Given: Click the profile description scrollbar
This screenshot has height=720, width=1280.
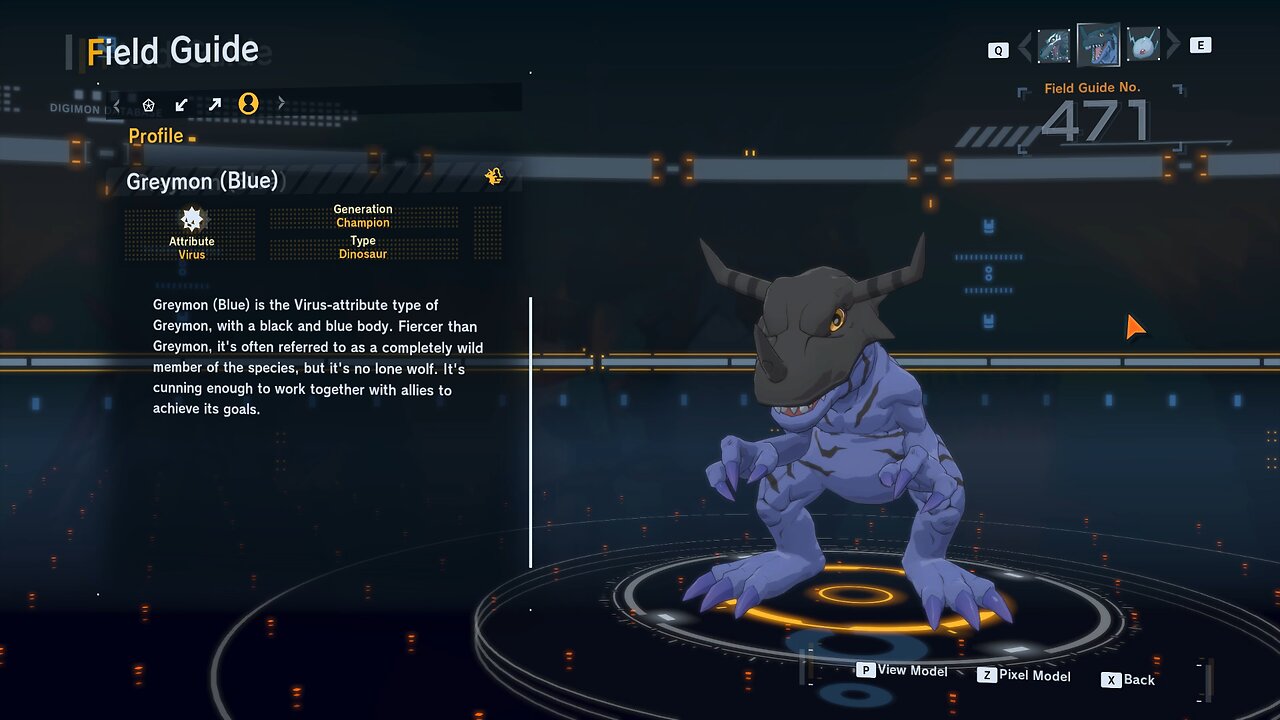Looking at the screenshot, I should [530, 431].
